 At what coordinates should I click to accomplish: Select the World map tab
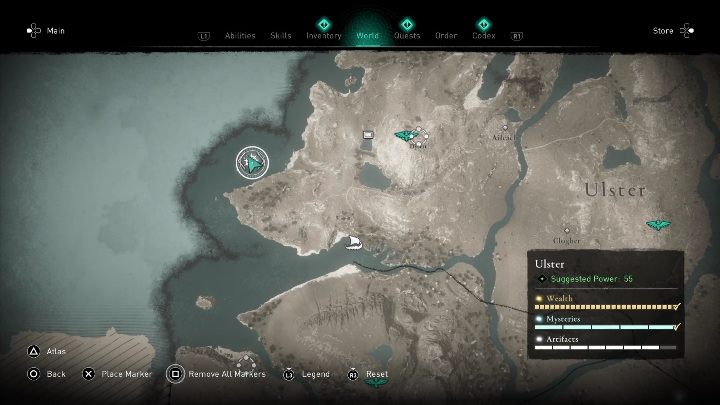tap(367, 35)
